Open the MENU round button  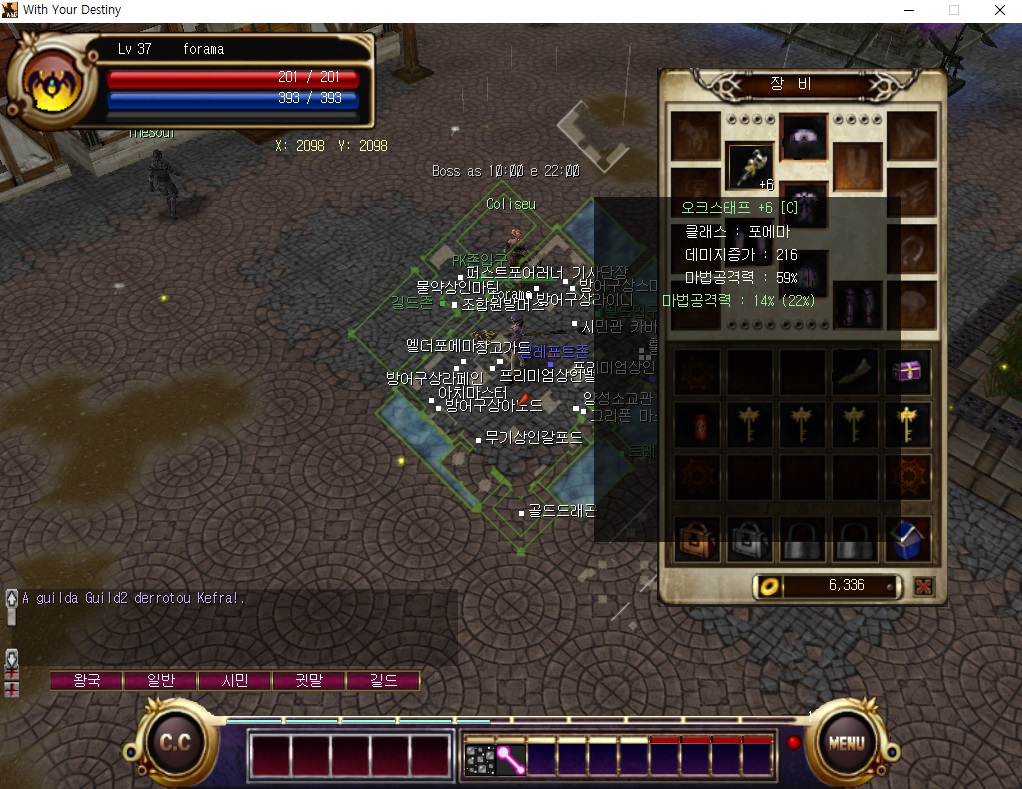[845, 744]
